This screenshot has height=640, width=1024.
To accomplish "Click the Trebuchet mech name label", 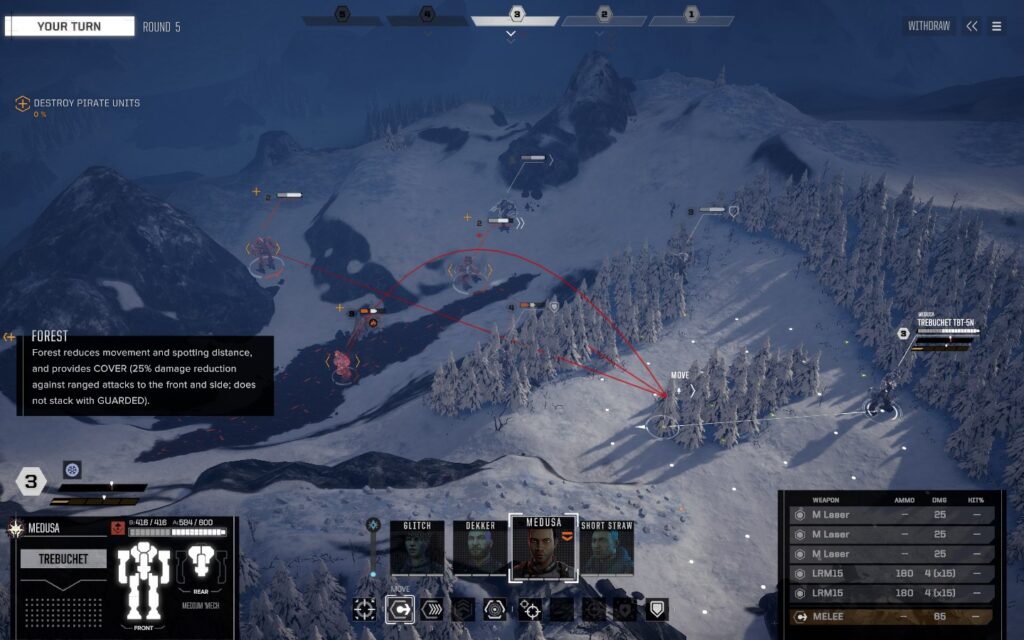I will point(64,559).
